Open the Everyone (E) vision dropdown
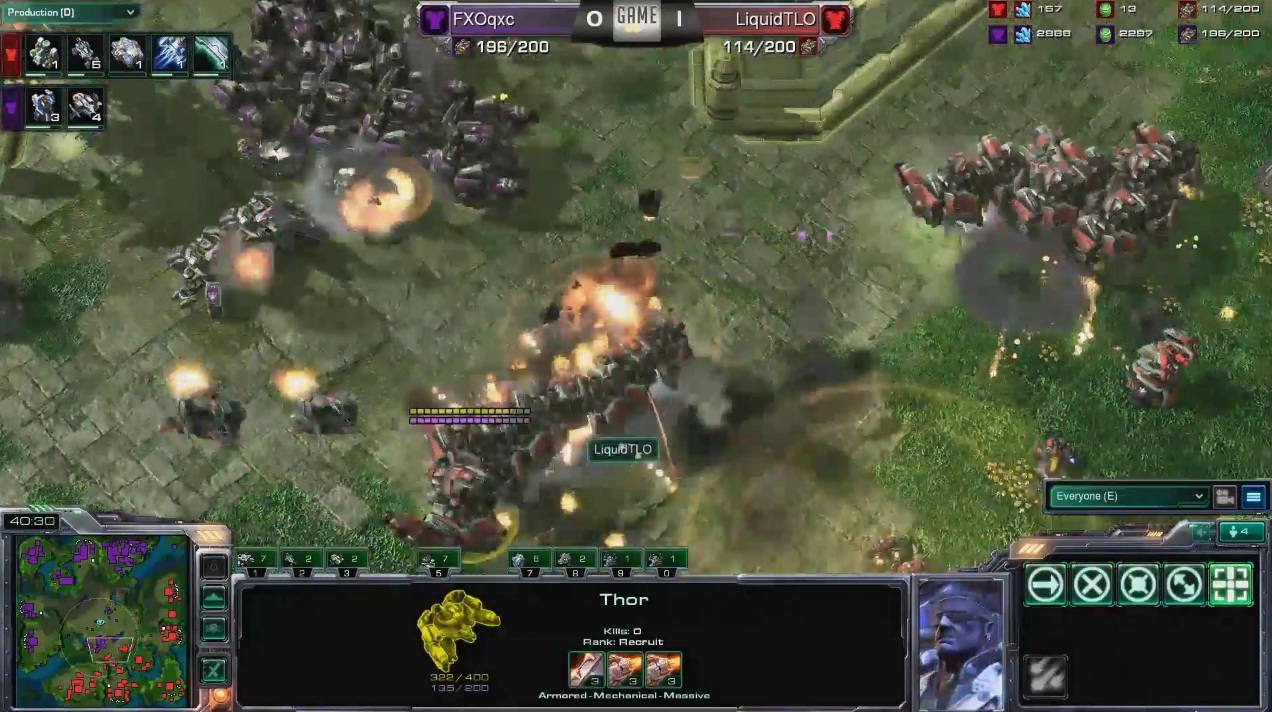The width and height of the screenshot is (1272, 712). tap(1127, 496)
